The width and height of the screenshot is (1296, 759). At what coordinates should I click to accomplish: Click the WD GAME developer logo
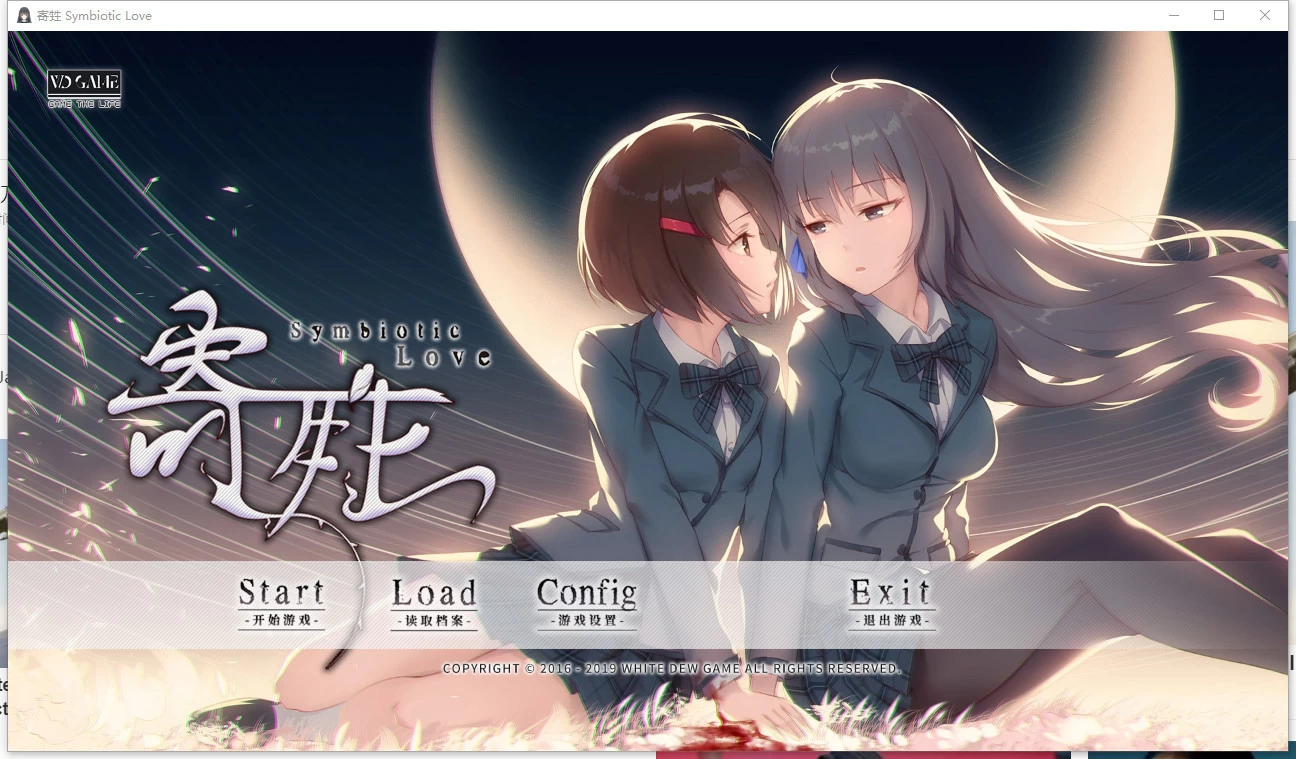83,84
